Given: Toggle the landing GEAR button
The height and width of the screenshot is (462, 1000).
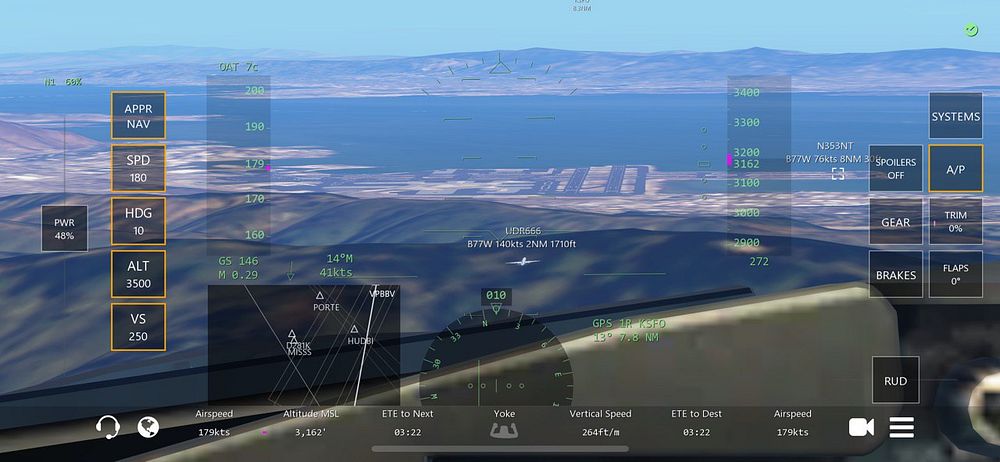Looking at the screenshot, I should click(x=895, y=222).
